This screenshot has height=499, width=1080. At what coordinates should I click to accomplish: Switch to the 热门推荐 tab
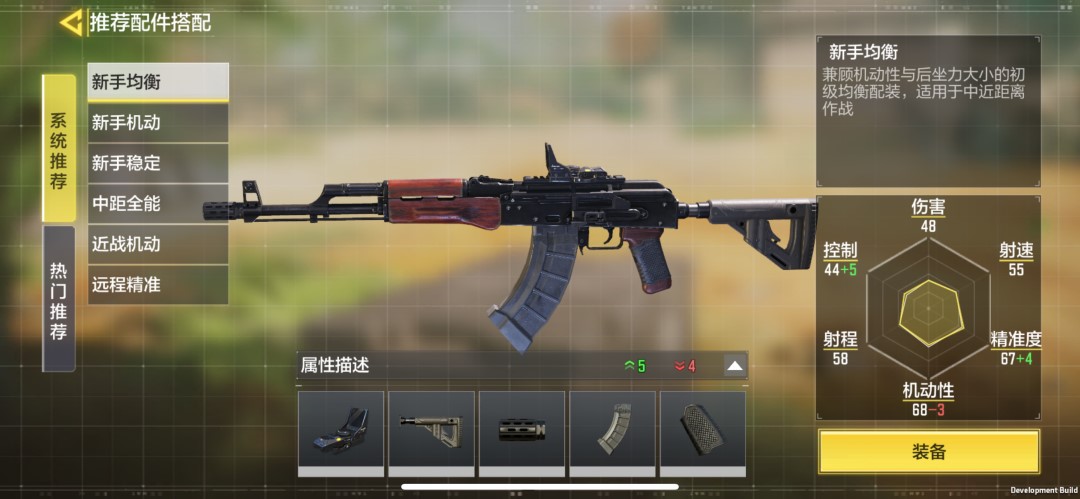click(x=59, y=299)
